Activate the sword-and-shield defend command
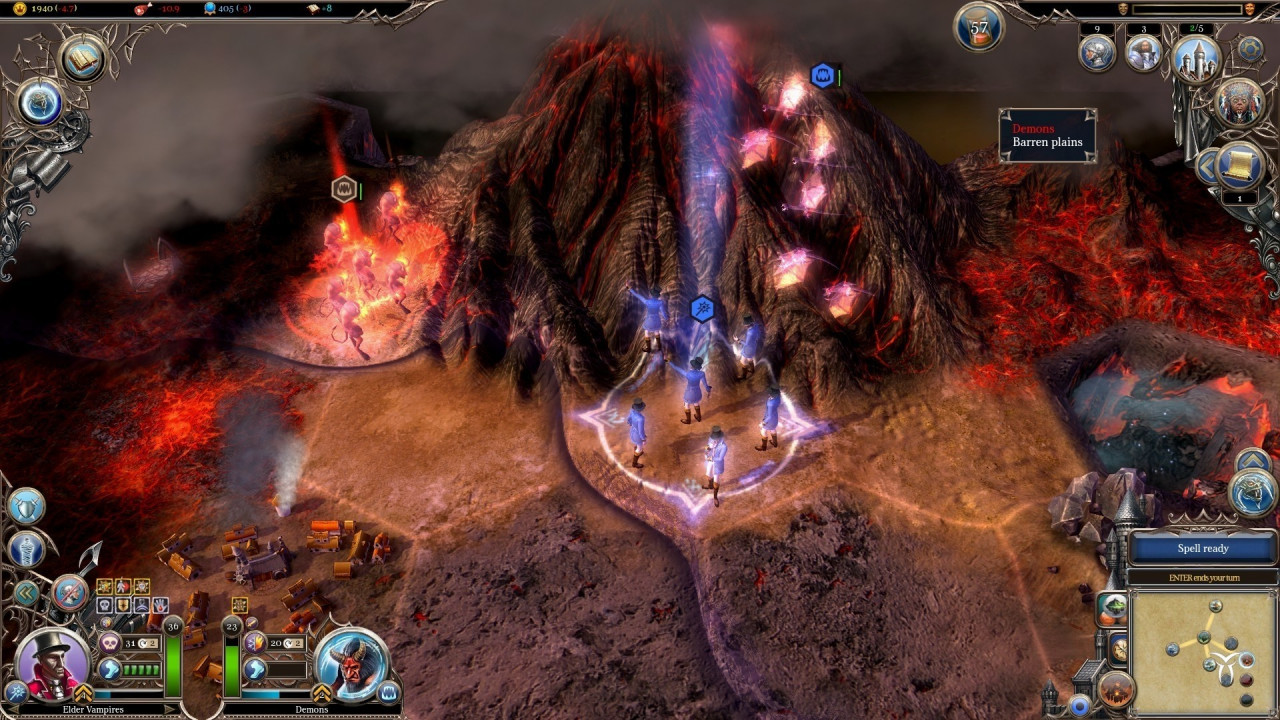The width and height of the screenshot is (1280, 720). point(25,506)
